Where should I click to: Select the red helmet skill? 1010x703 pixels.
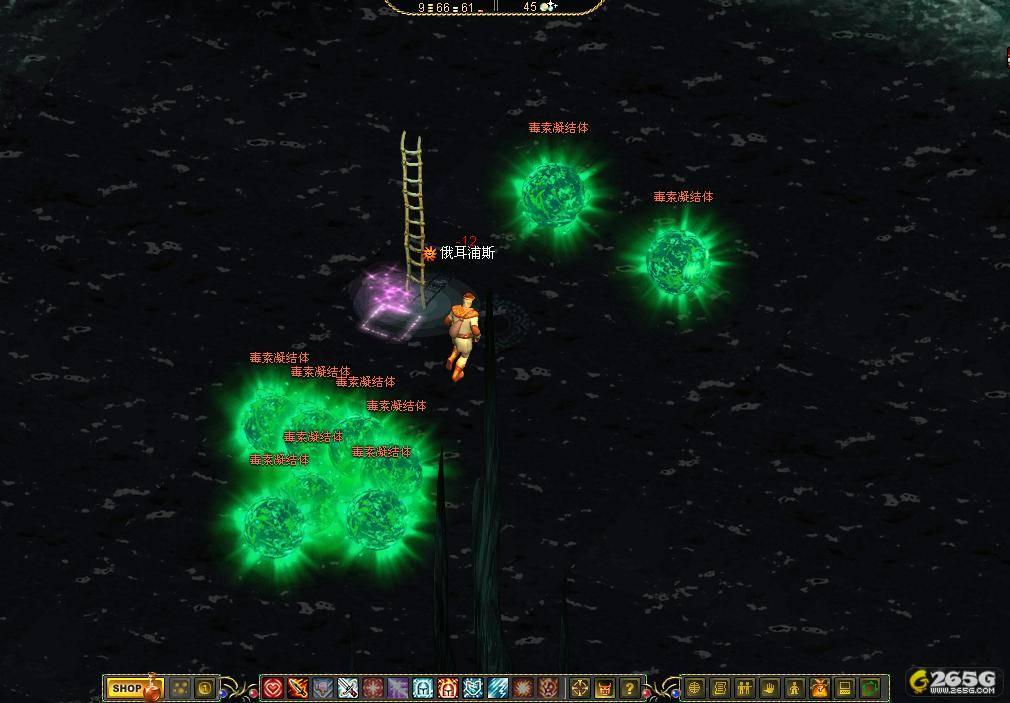(x=448, y=688)
